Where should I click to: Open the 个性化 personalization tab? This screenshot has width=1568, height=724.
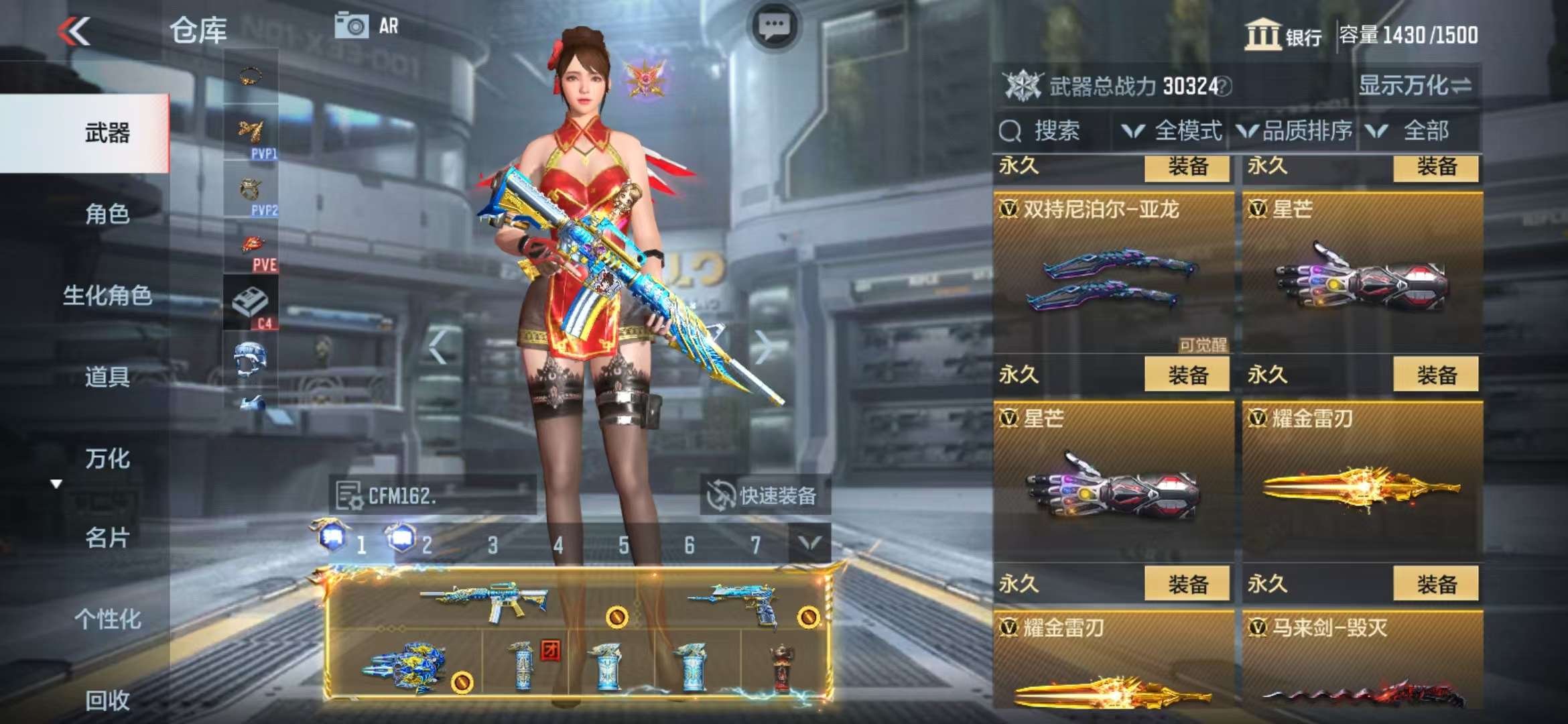tap(107, 619)
